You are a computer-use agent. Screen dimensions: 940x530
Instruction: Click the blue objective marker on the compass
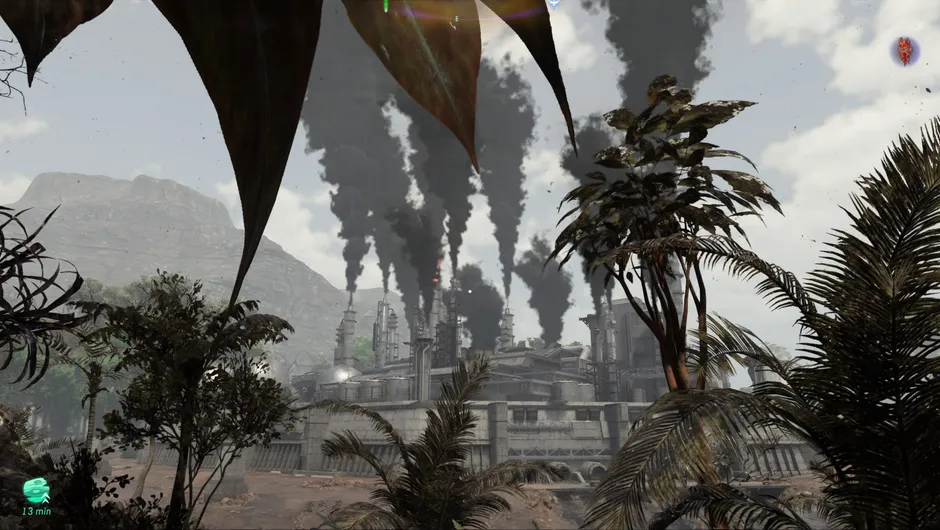pos(553,4)
